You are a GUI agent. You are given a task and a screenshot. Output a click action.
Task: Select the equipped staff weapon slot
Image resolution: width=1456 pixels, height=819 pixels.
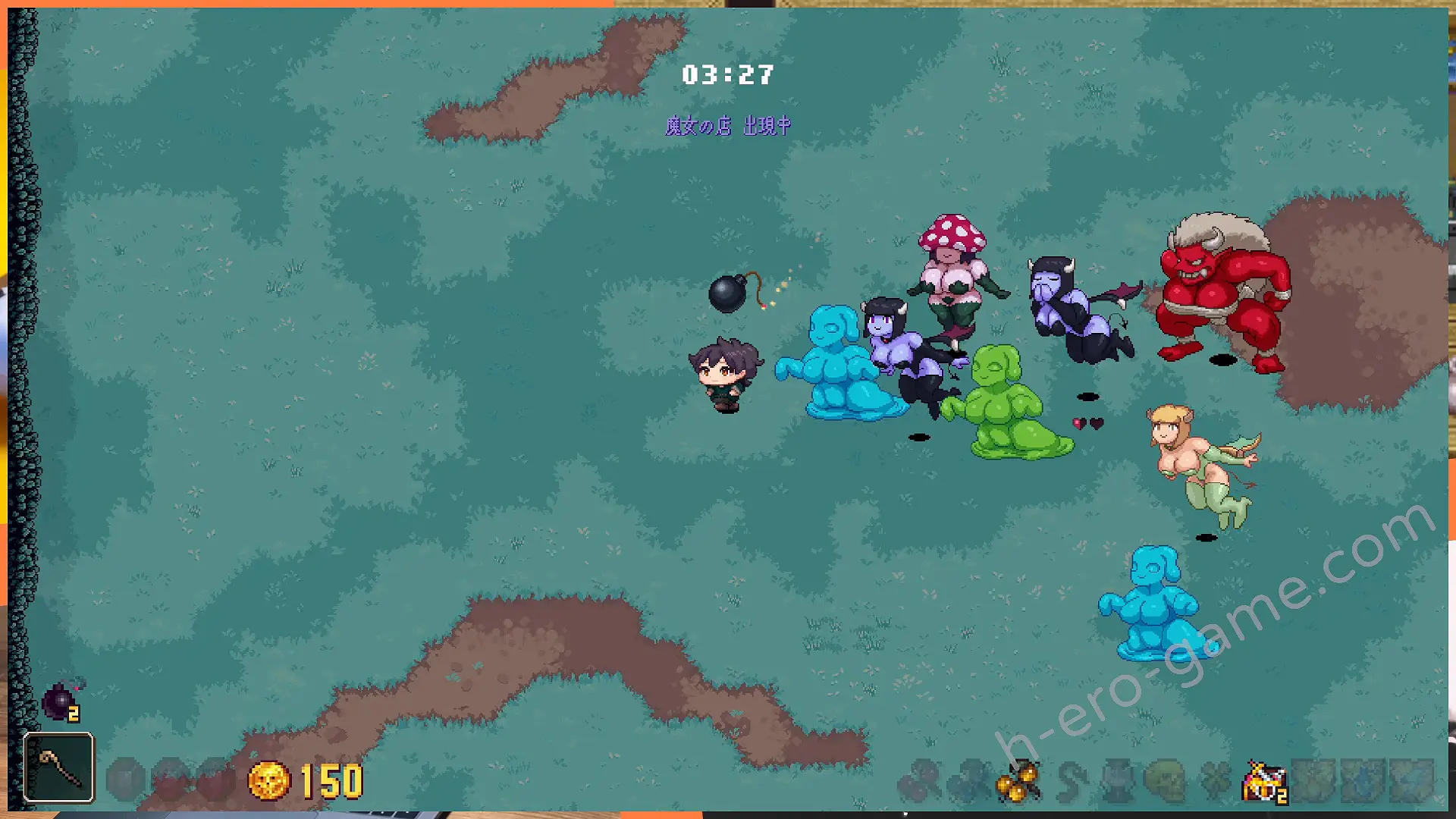coord(58,767)
